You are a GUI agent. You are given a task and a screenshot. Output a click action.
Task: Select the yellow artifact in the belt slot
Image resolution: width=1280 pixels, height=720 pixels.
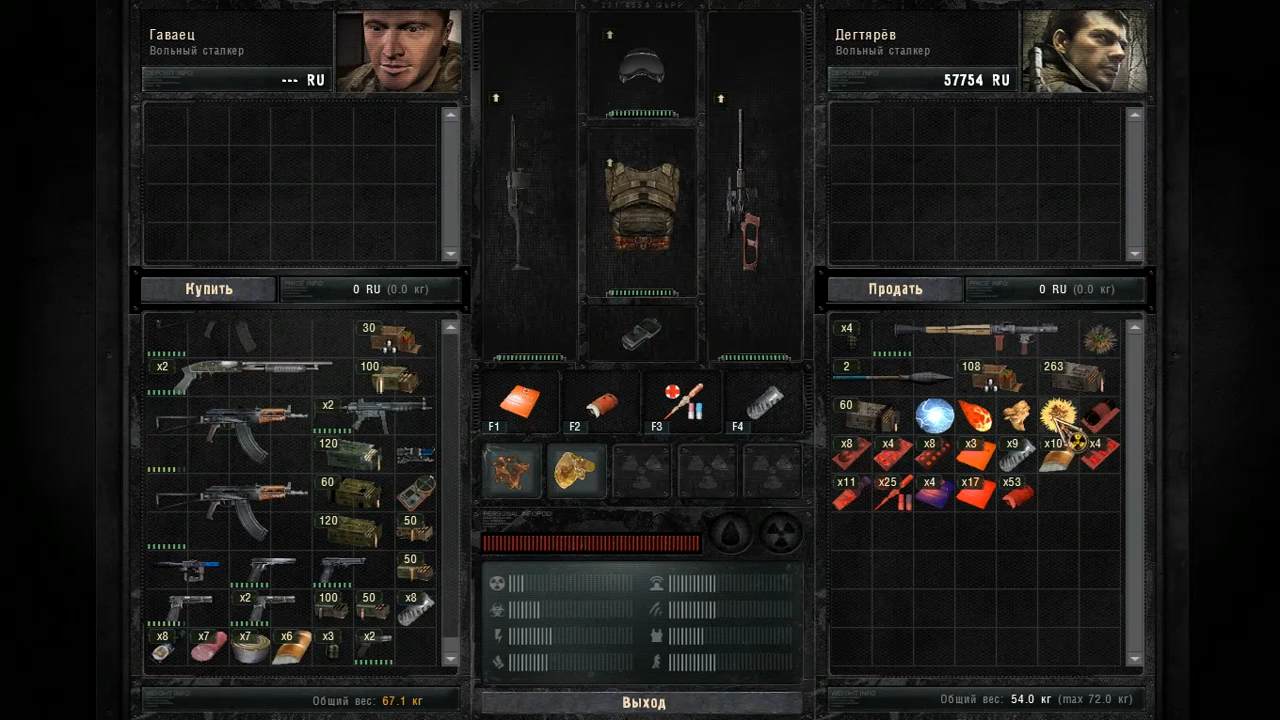(x=575, y=470)
